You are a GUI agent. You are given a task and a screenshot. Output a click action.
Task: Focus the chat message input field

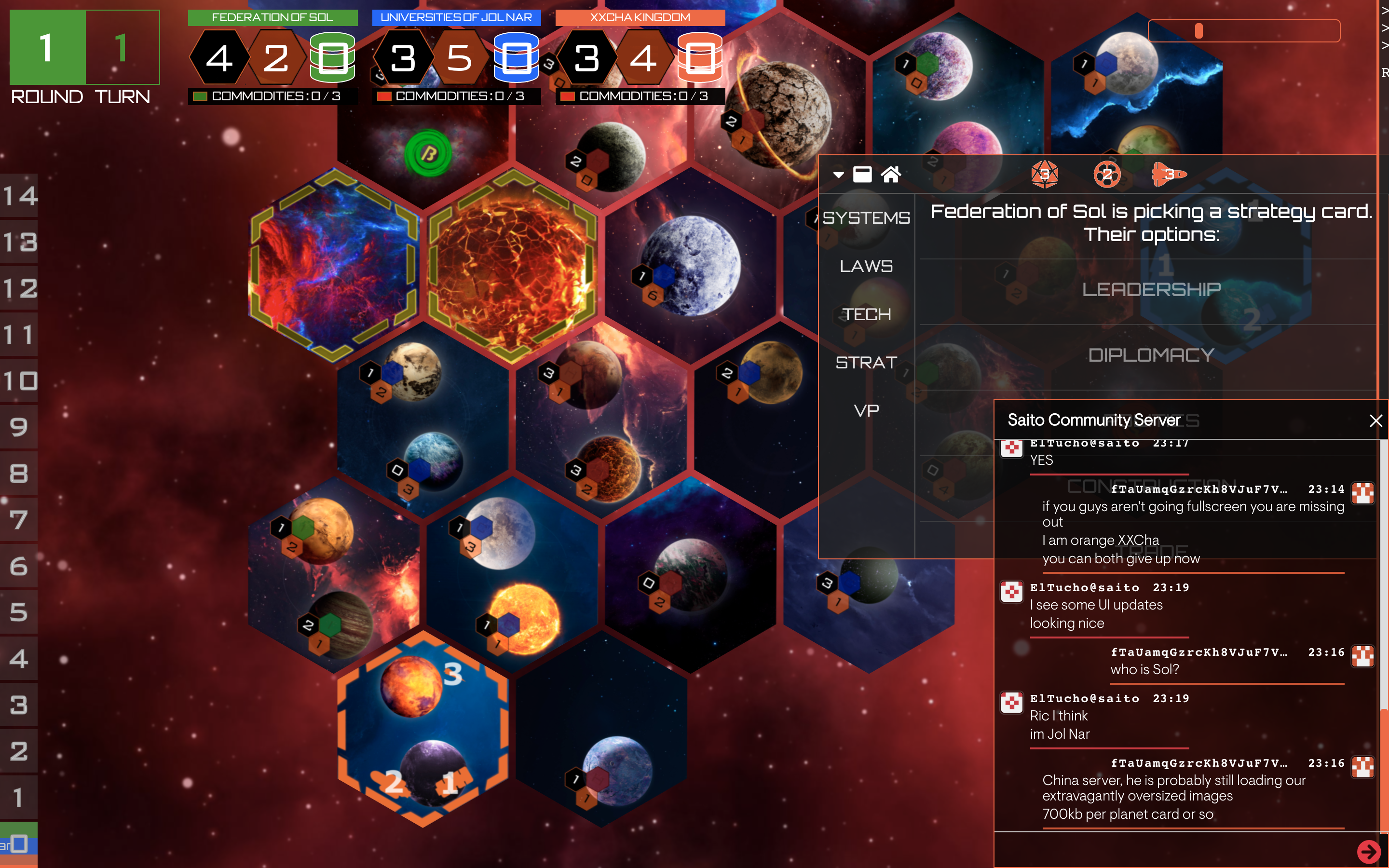tap(1171, 850)
